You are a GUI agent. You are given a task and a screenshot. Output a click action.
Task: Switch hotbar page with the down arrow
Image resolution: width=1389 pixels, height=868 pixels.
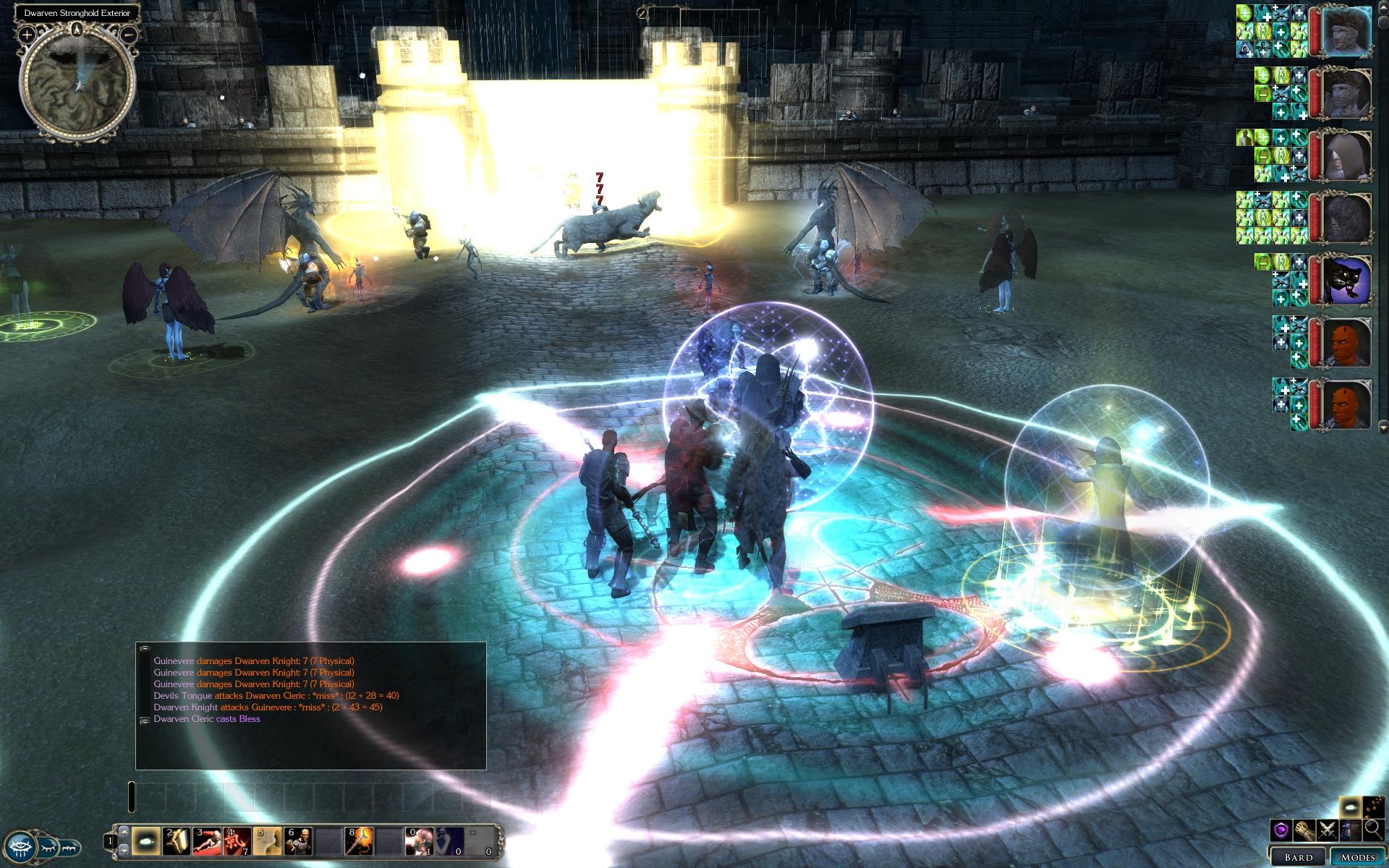point(124,851)
